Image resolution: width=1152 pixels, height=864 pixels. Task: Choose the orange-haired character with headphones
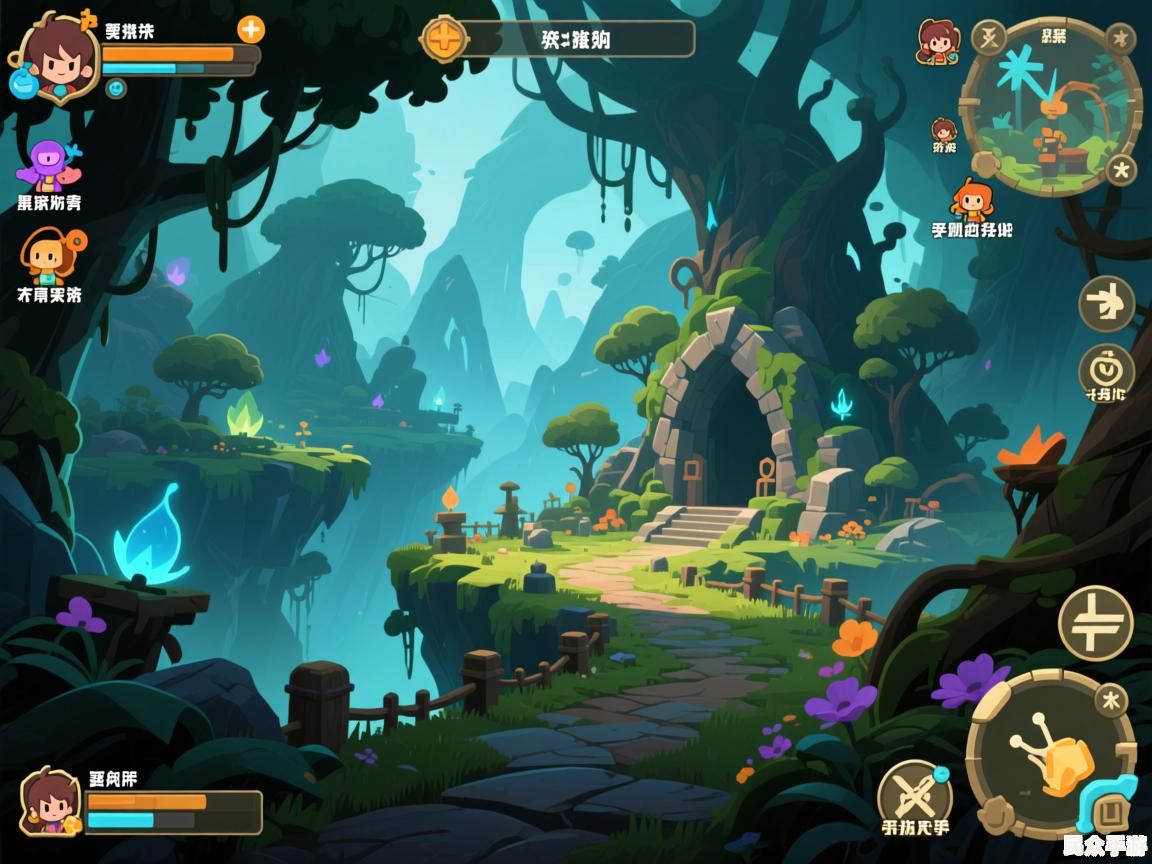coord(50,255)
